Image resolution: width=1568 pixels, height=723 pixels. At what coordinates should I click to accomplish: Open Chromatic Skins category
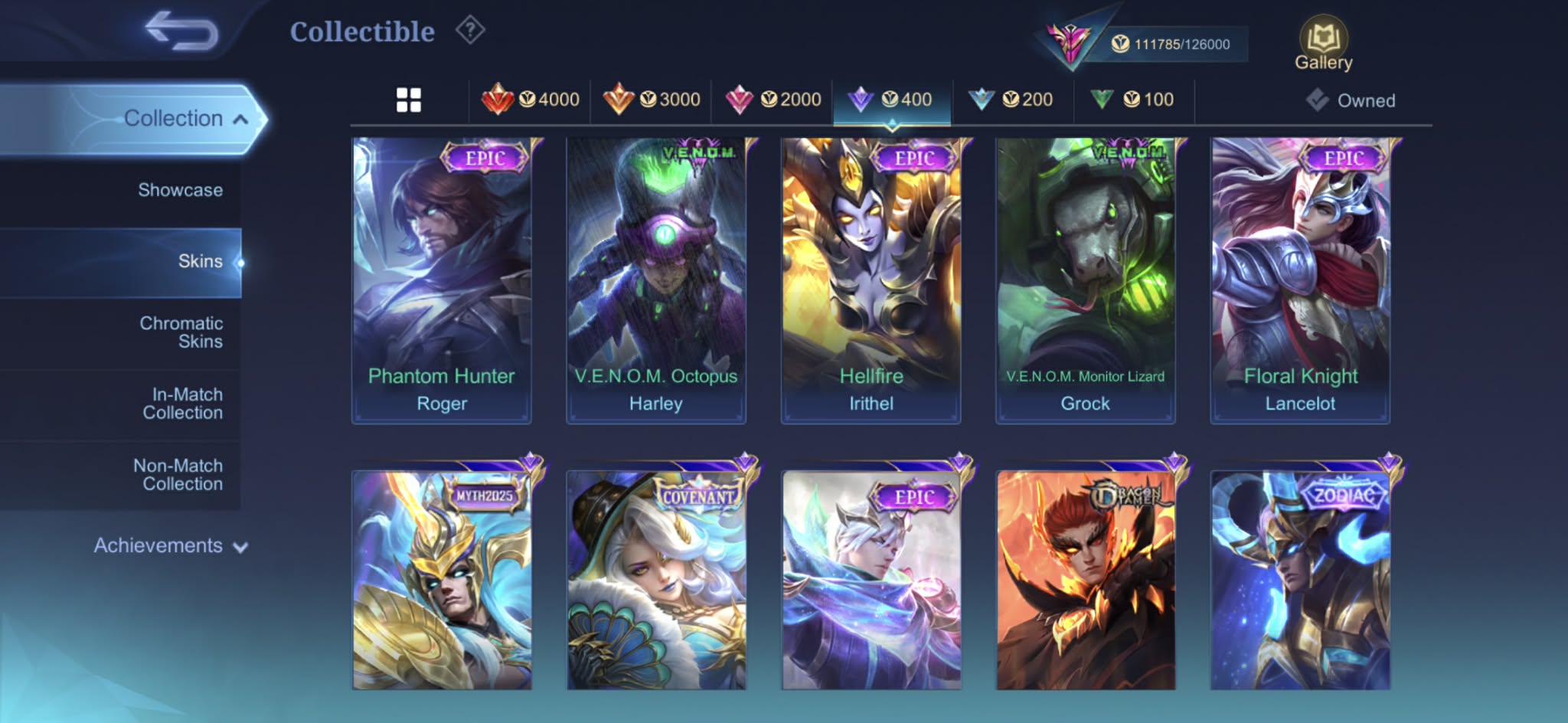[x=181, y=332]
